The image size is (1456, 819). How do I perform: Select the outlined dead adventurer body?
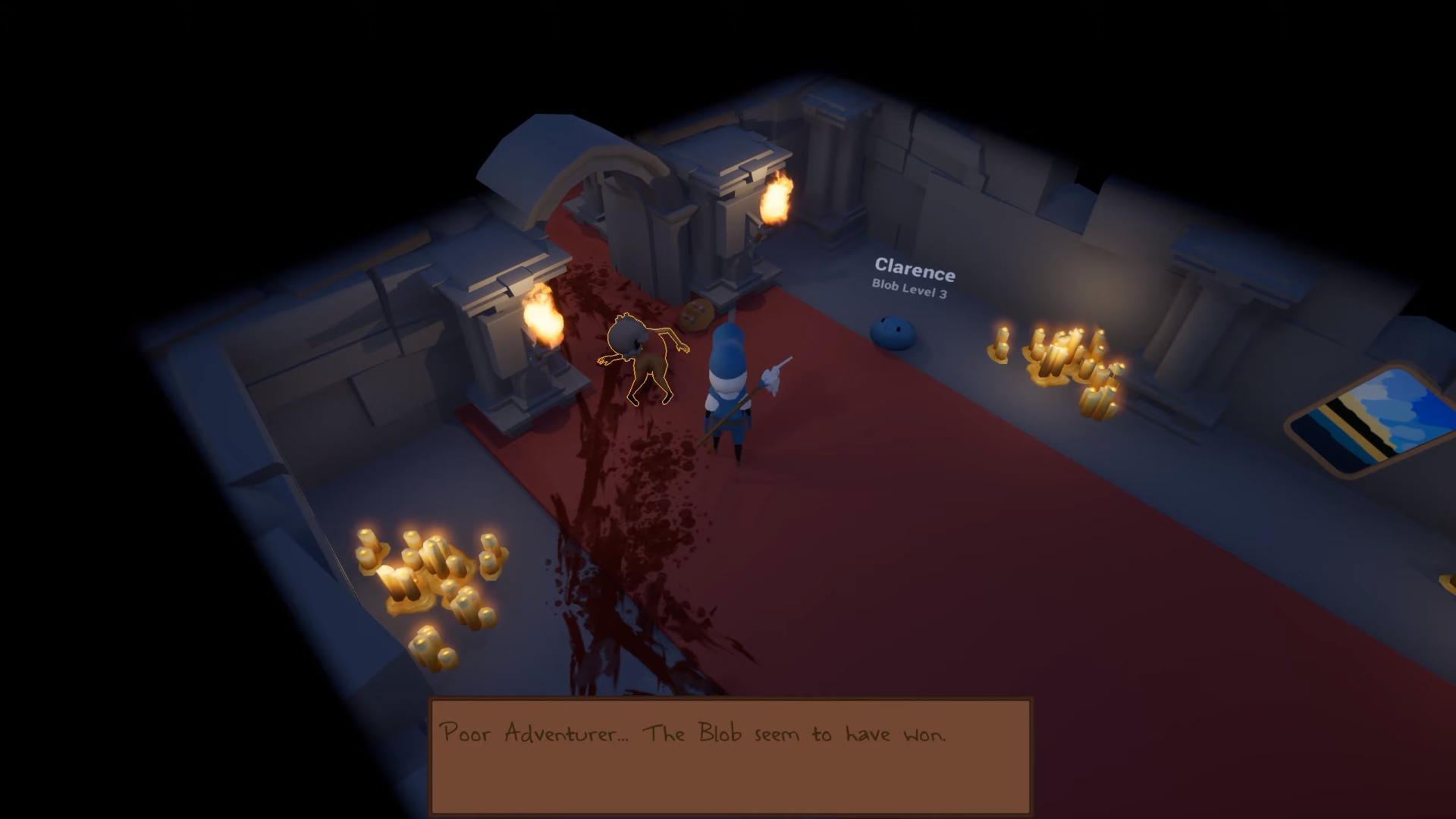pos(645,358)
